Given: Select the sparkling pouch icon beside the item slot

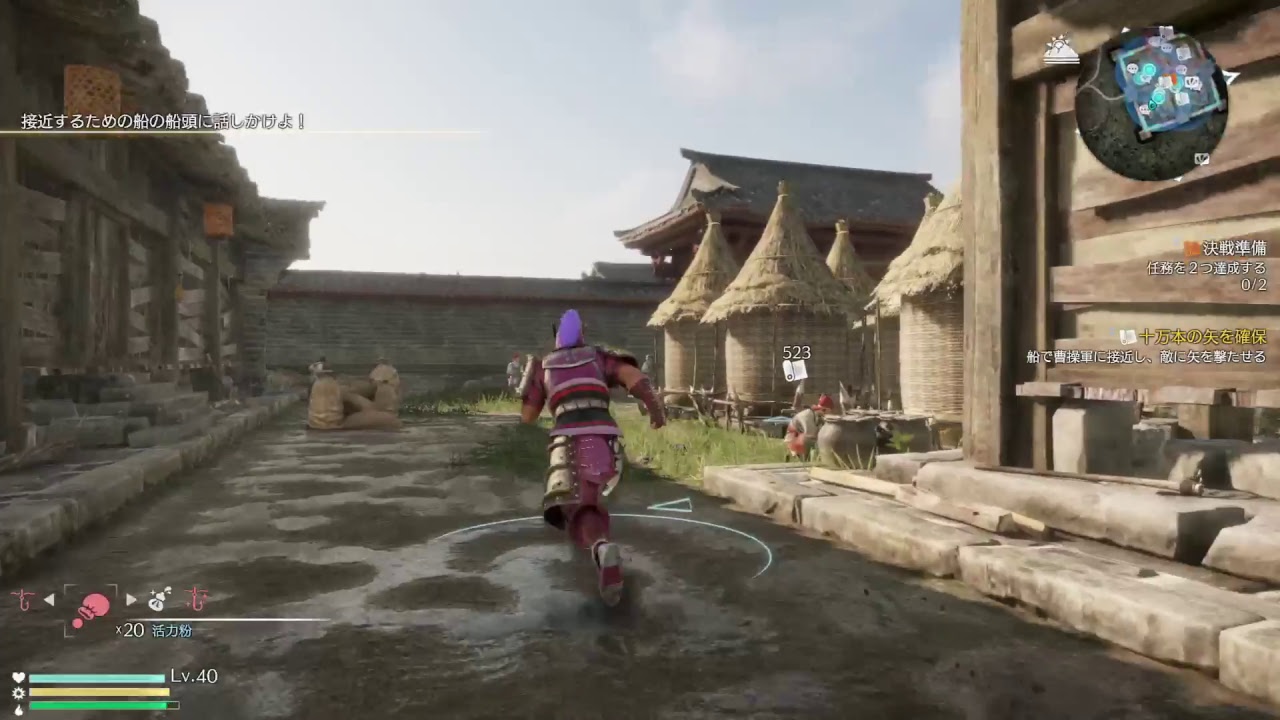Looking at the screenshot, I should pos(157,599).
